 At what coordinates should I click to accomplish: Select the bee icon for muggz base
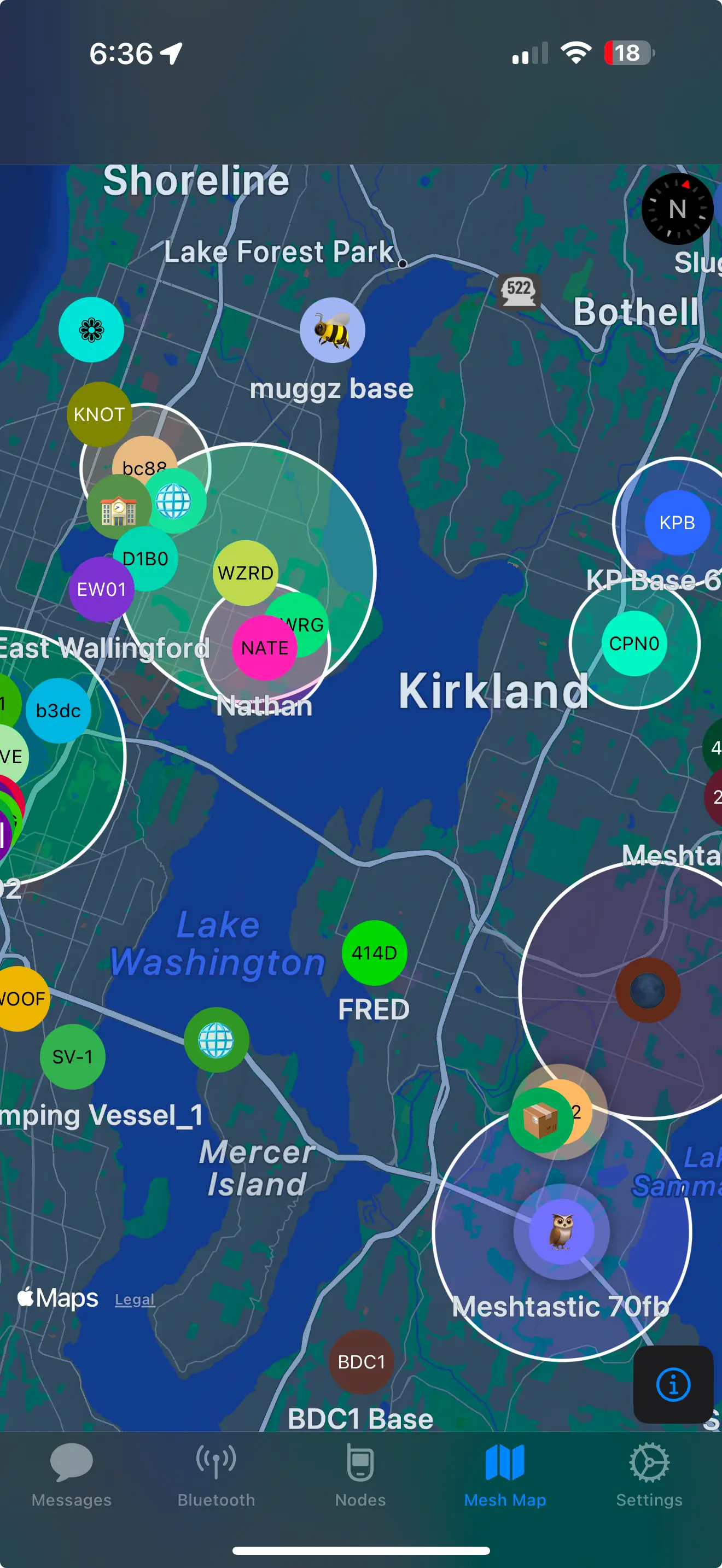pyautogui.click(x=333, y=330)
